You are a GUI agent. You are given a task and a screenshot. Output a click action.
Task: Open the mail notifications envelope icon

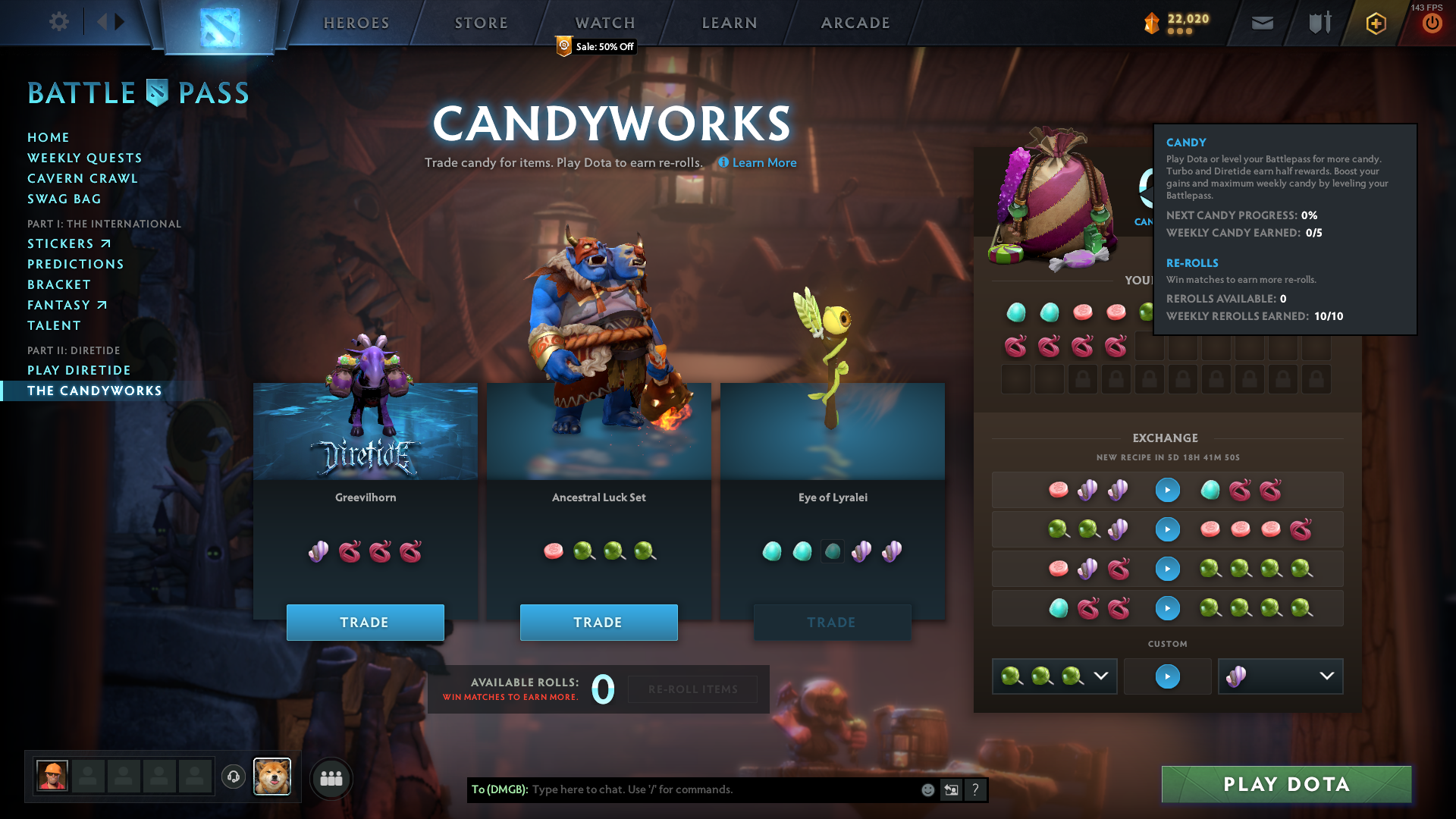tap(1261, 23)
